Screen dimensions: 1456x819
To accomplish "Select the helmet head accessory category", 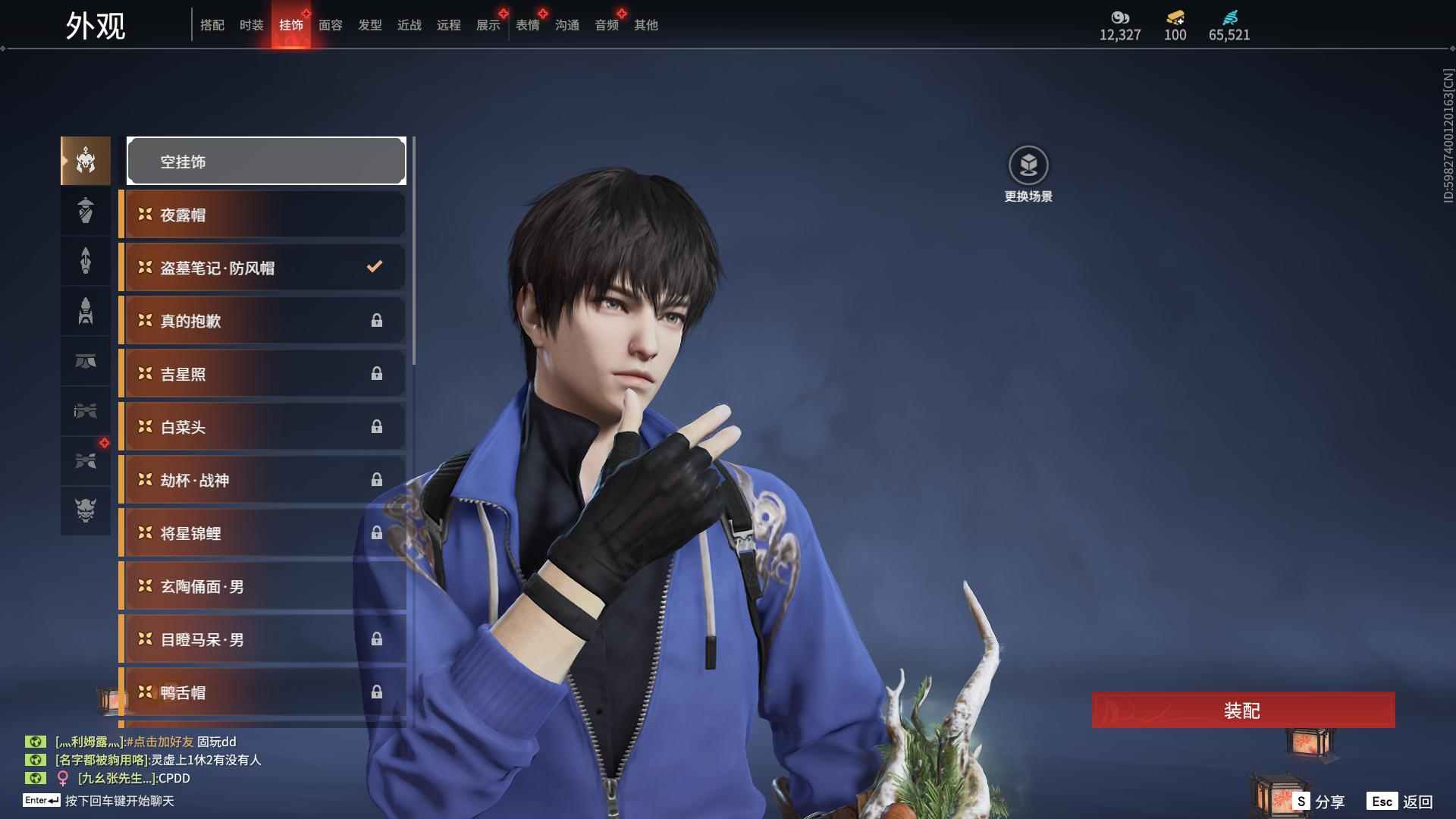I will tap(86, 161).
